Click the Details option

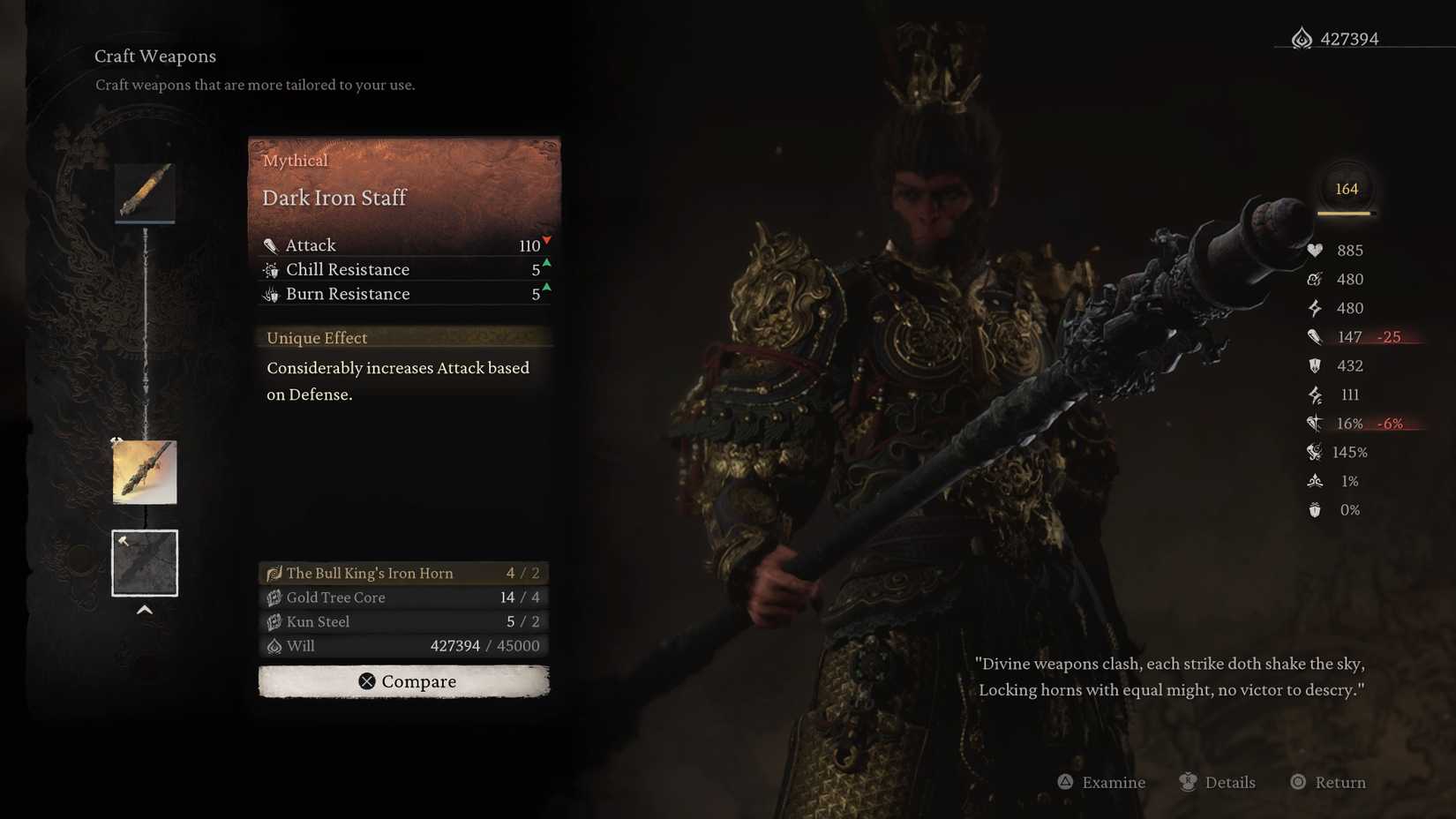coord(1220,782)
